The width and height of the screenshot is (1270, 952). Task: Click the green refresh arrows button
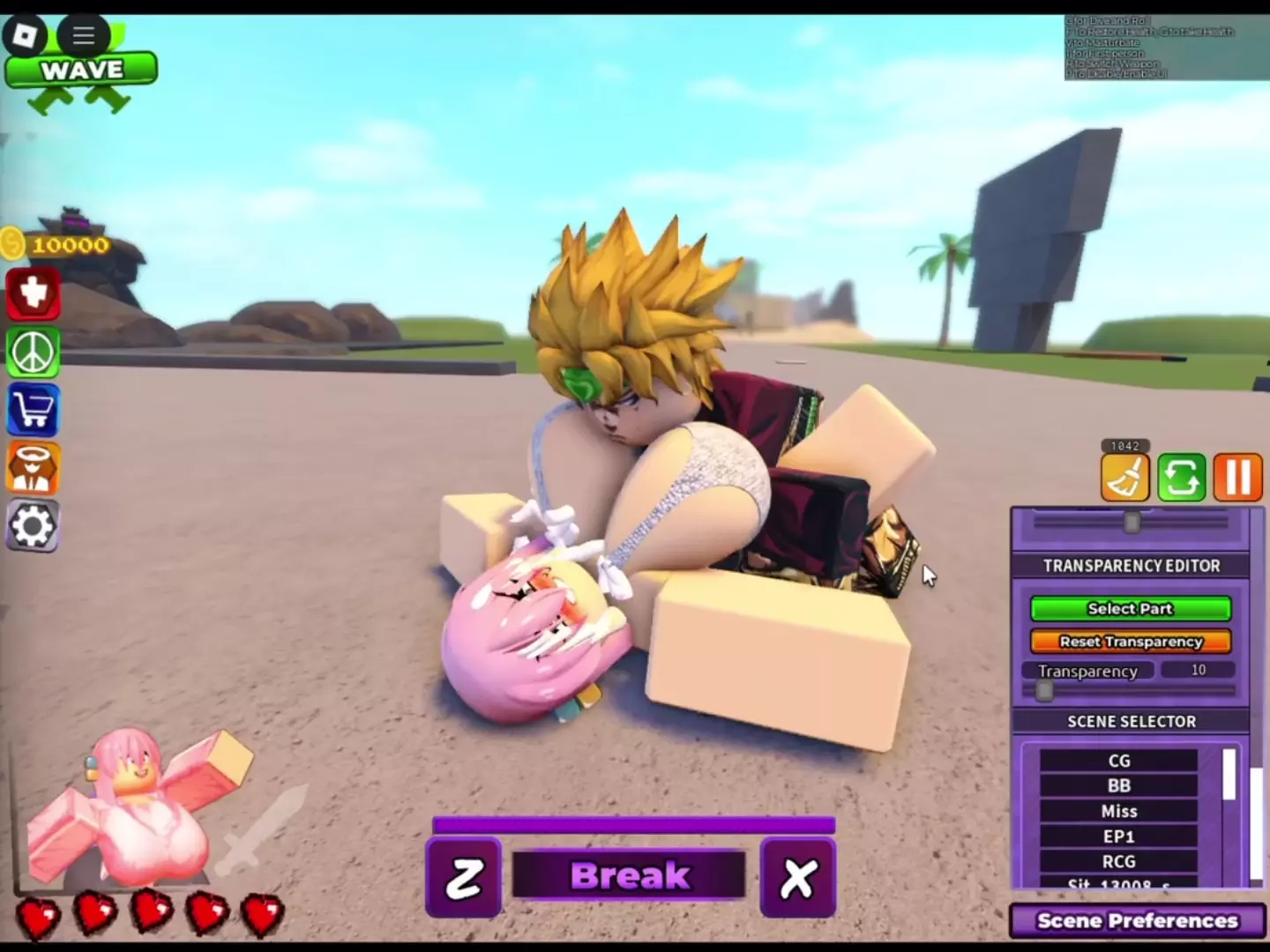coord(1181,478)
